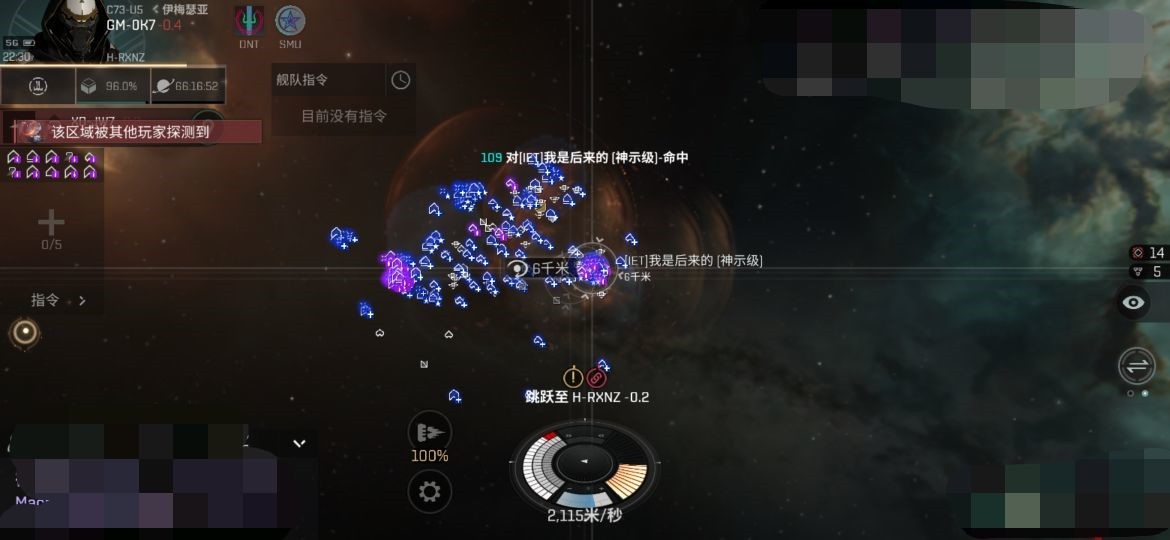Image resolution: width=1170 pixels, height=540 pixels.
Task: Toggle the overview eye icon
Action: [x=1133, y=303]
